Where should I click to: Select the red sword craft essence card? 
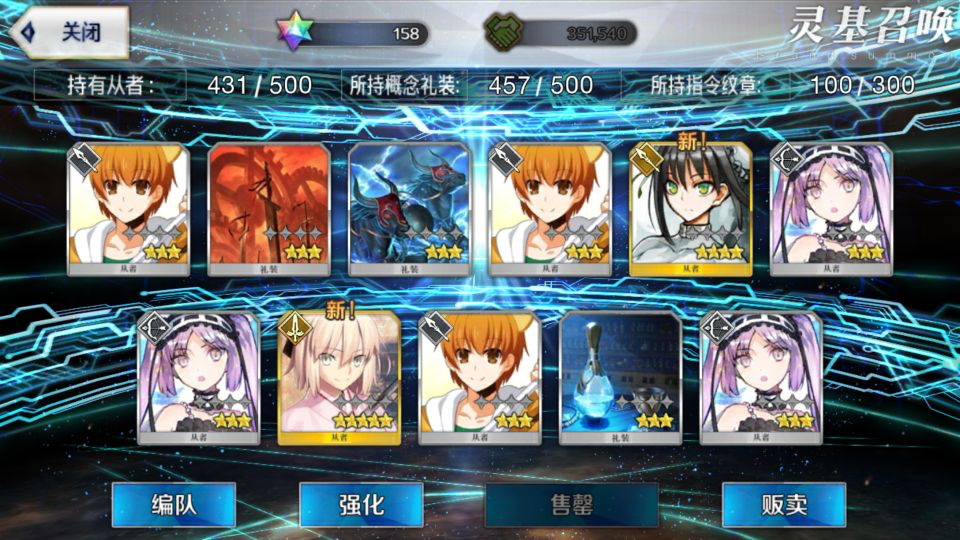(x=268, y=209)
